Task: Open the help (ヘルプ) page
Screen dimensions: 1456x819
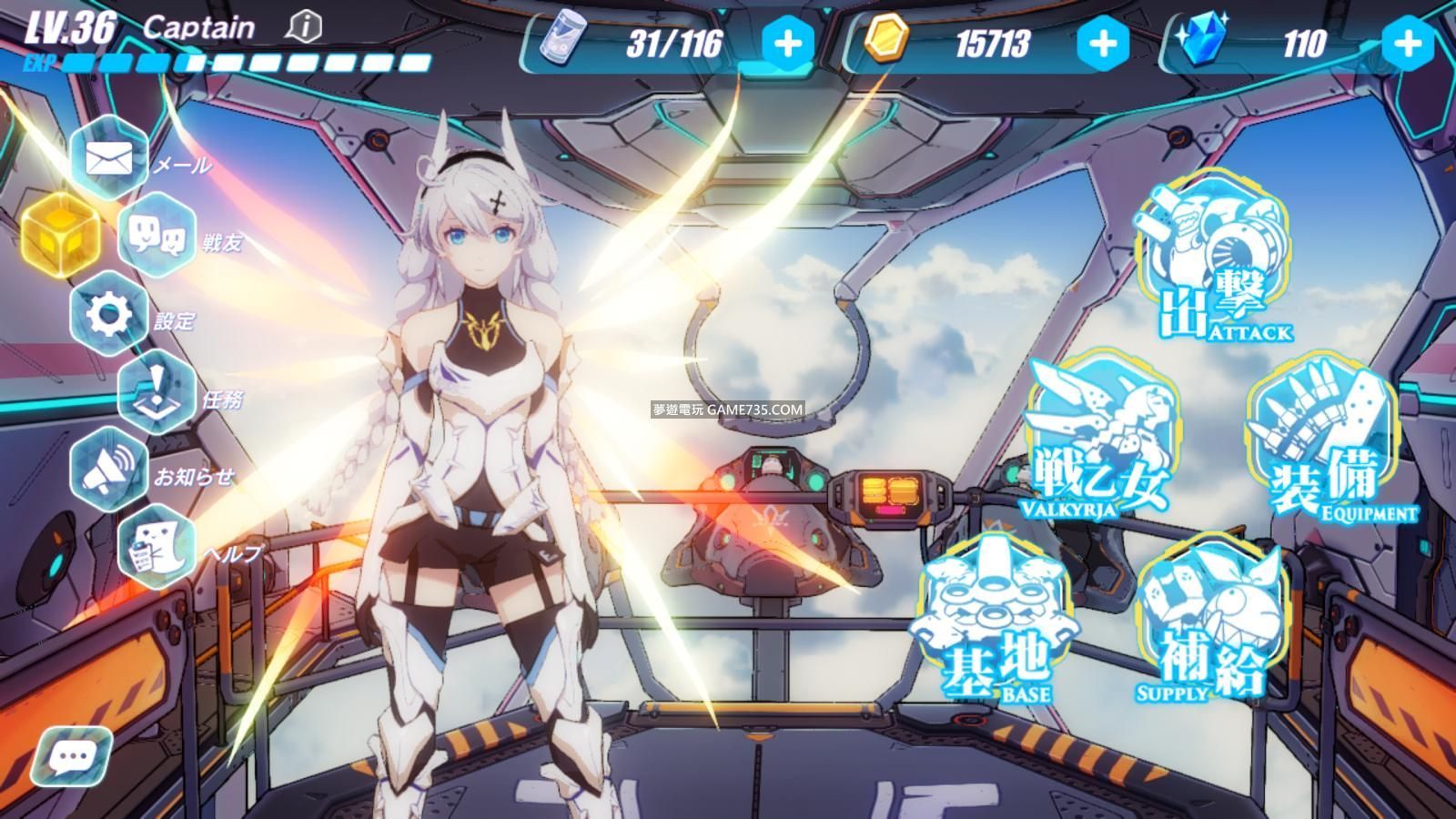Action: tap(157, 546)
